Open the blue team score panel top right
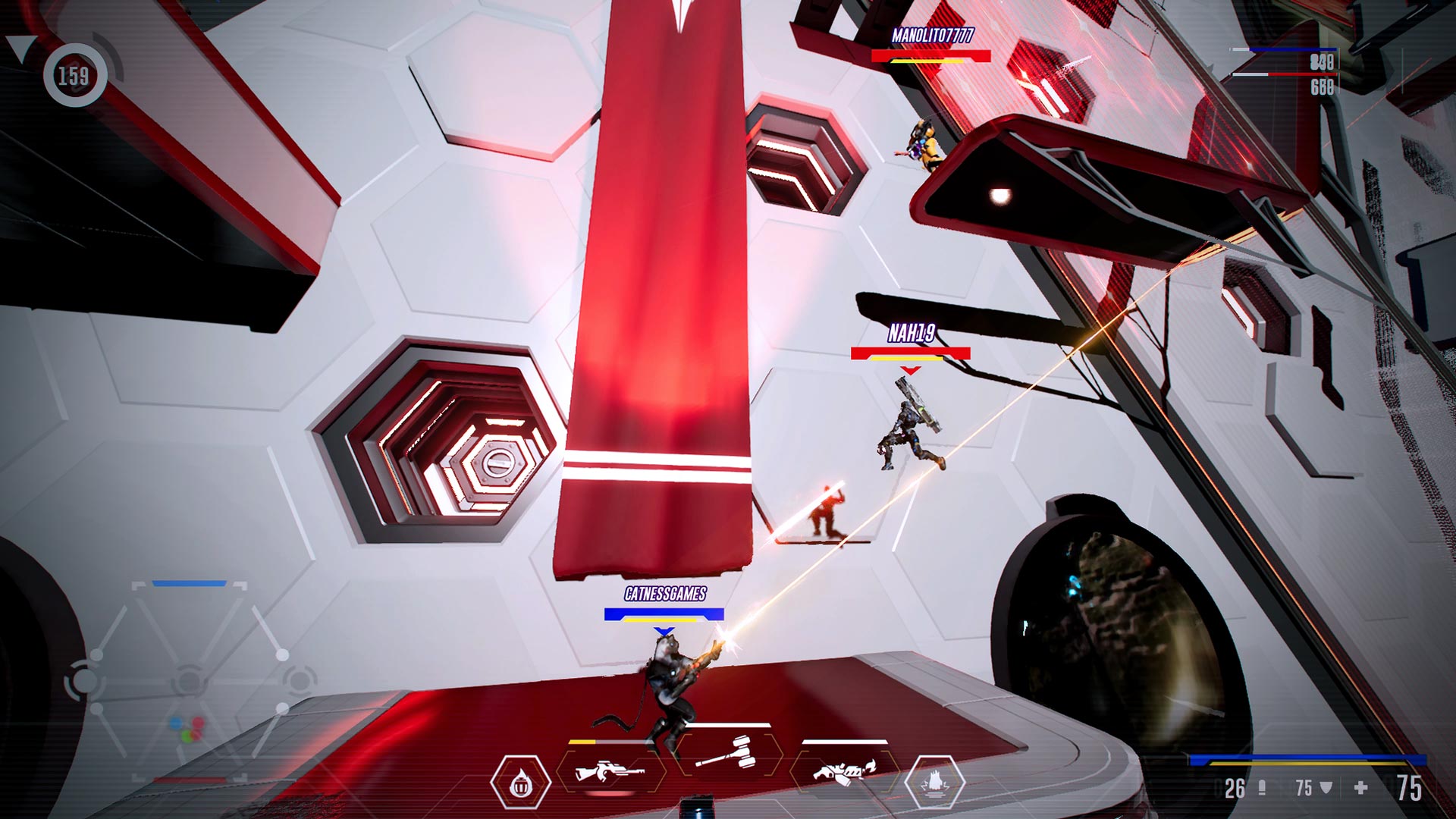1456x819 pixels. tap(1284, 49)
